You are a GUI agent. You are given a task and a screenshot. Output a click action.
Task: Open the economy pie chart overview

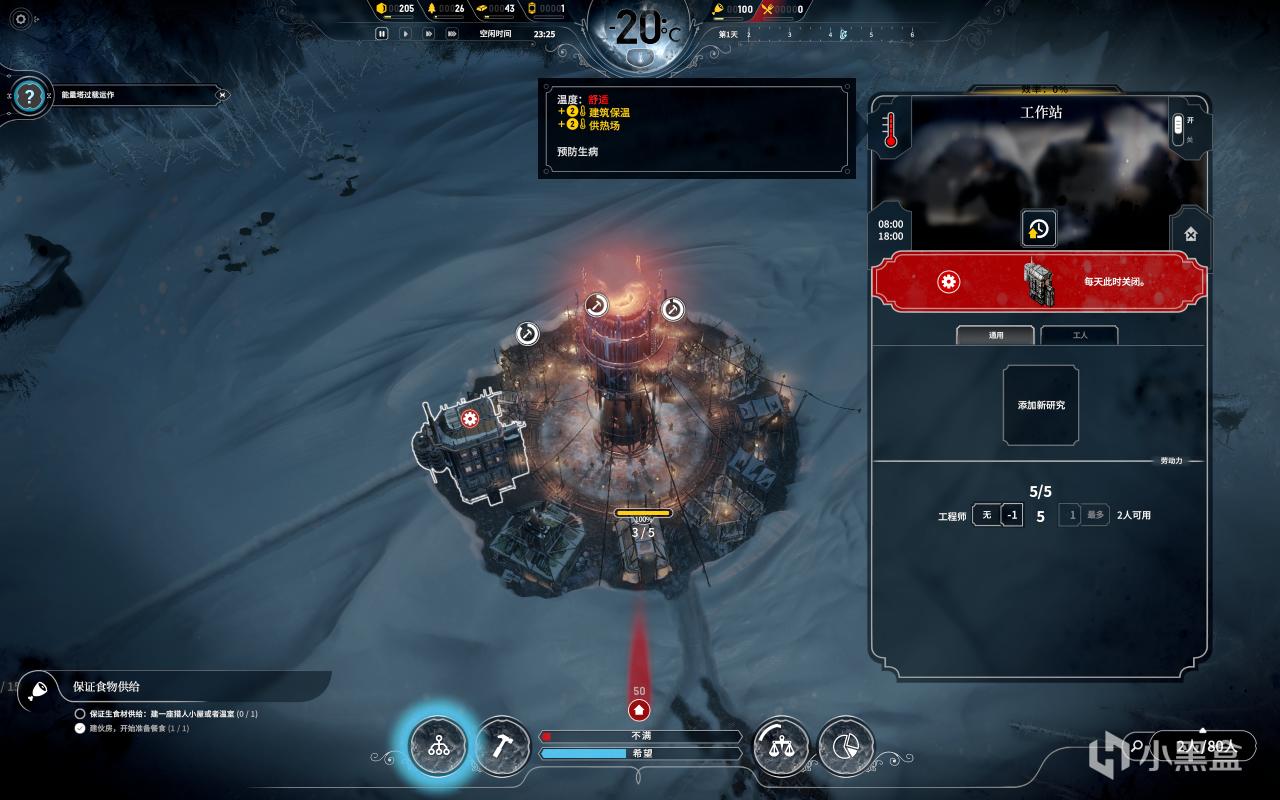846,746
